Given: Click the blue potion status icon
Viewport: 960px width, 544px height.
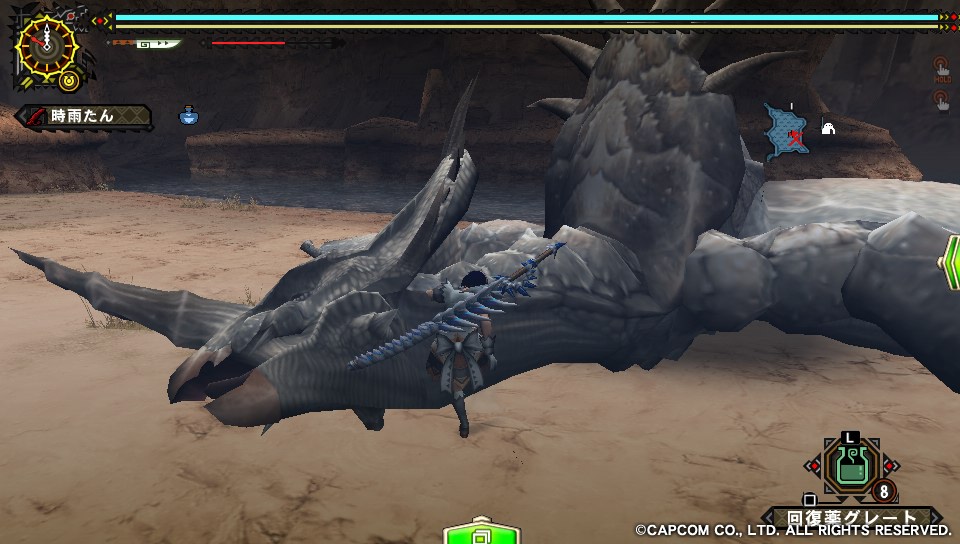Looking at the screenshot, I should (x=188, y=116).
